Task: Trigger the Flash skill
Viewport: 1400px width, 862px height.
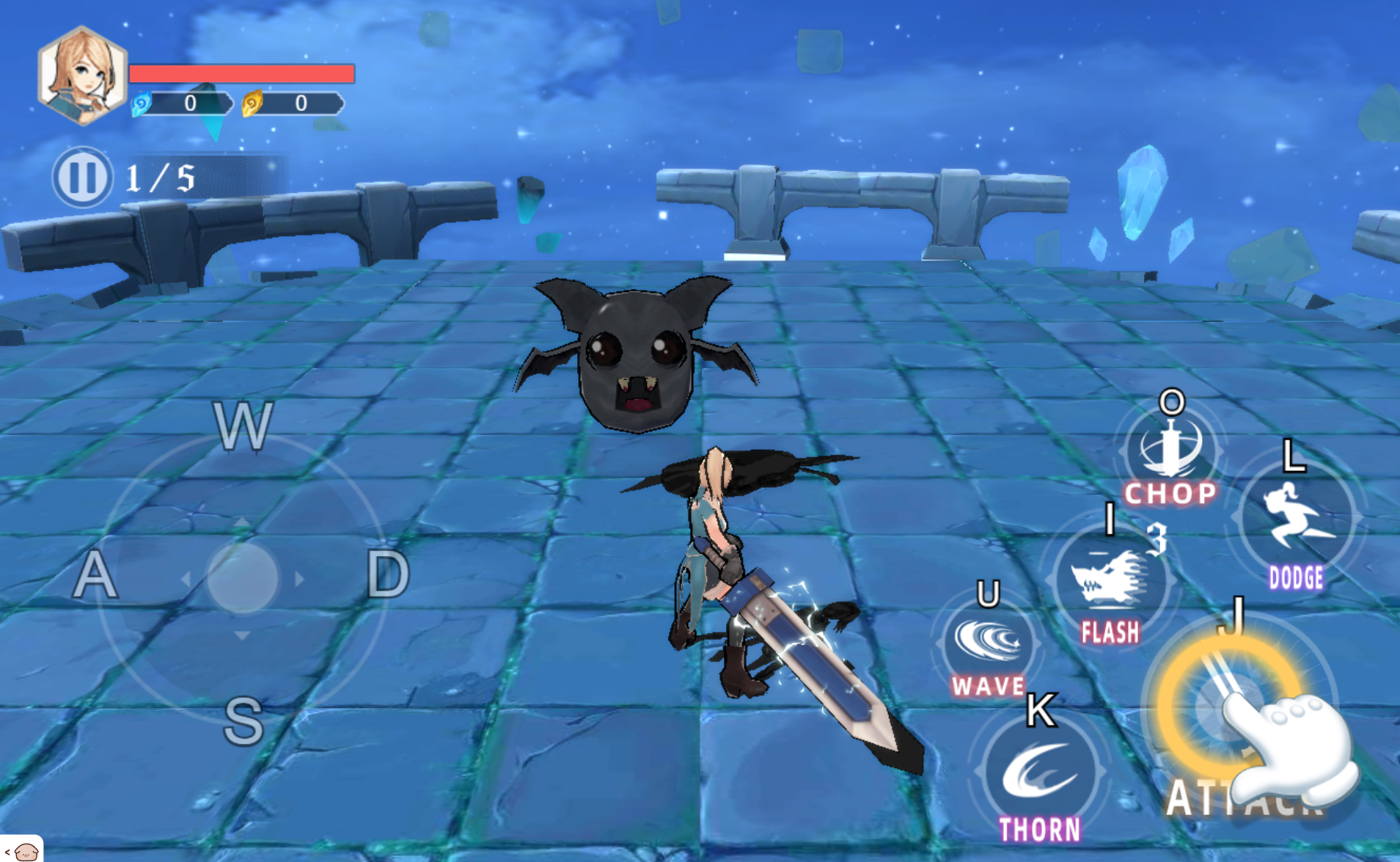Action: 1110,581
